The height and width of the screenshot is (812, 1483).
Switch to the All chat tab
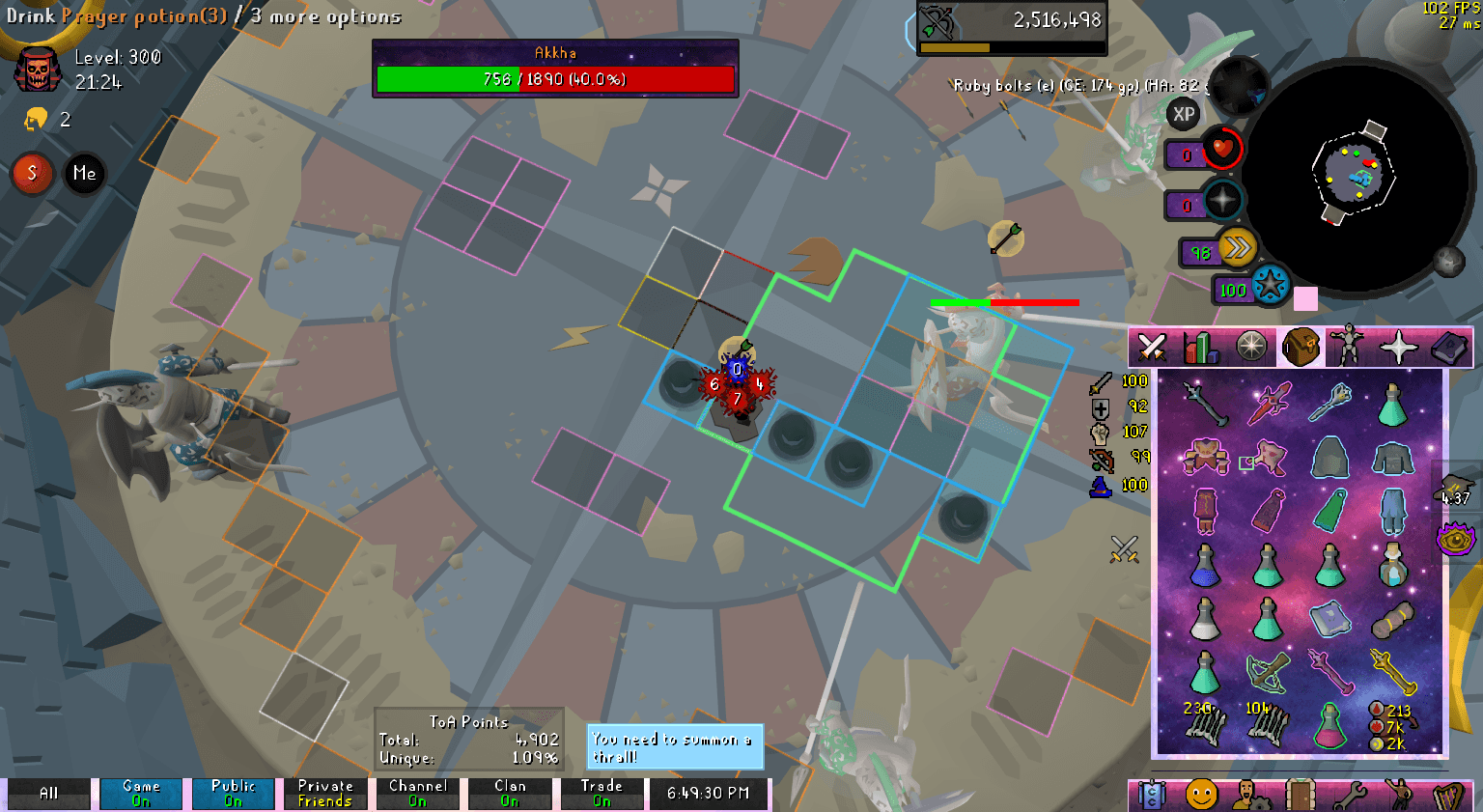[48, 794]
